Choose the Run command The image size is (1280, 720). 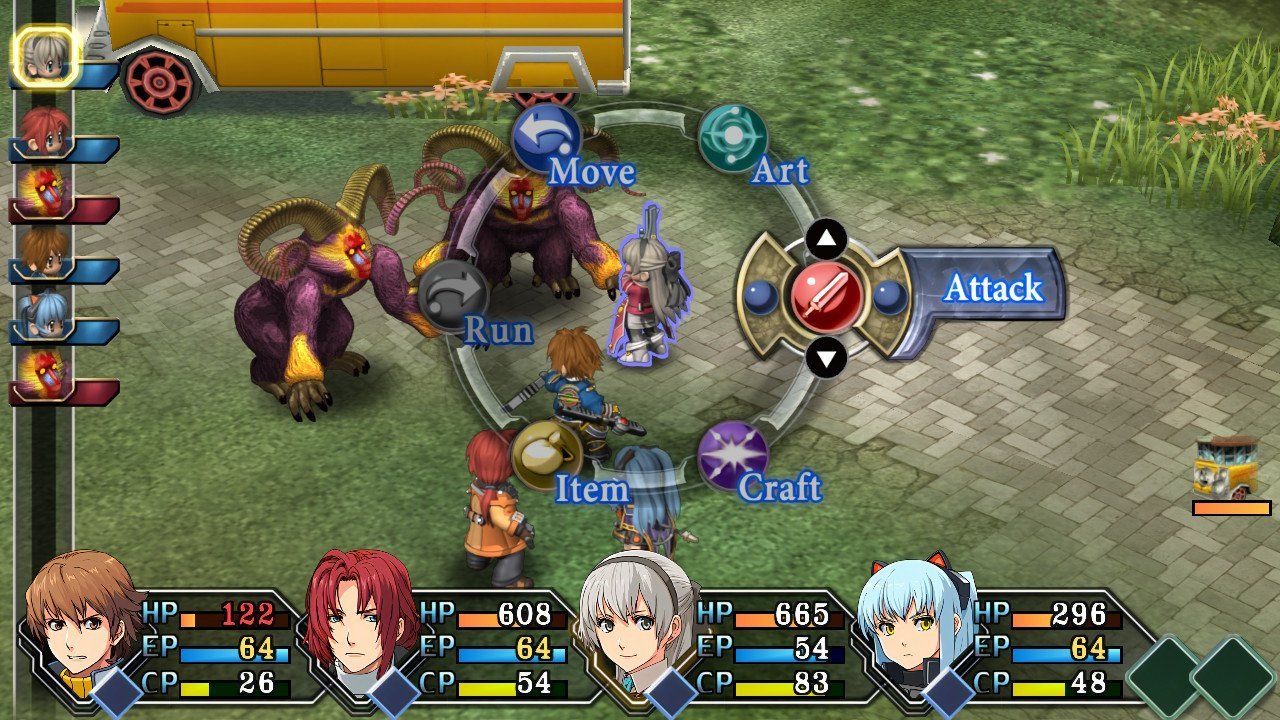pyautogui.click(x=453, y=296)
